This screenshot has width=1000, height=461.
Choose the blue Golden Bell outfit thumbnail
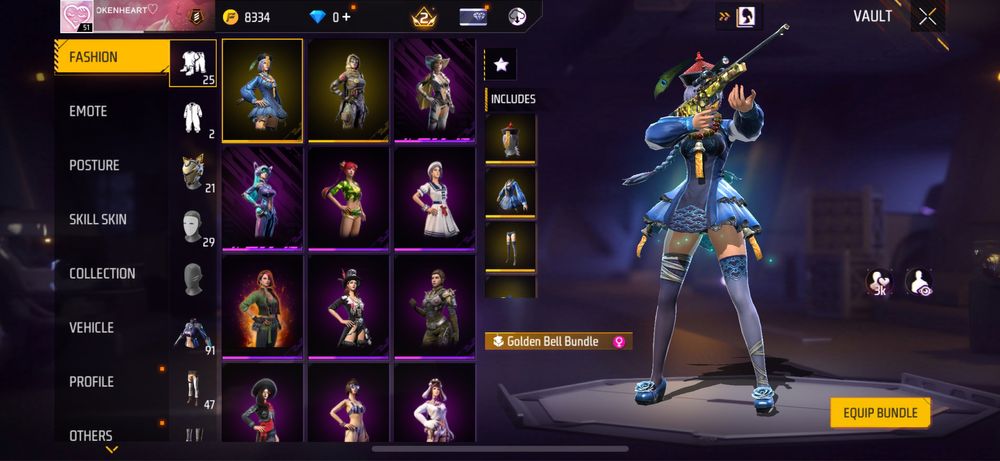(262, 90)
